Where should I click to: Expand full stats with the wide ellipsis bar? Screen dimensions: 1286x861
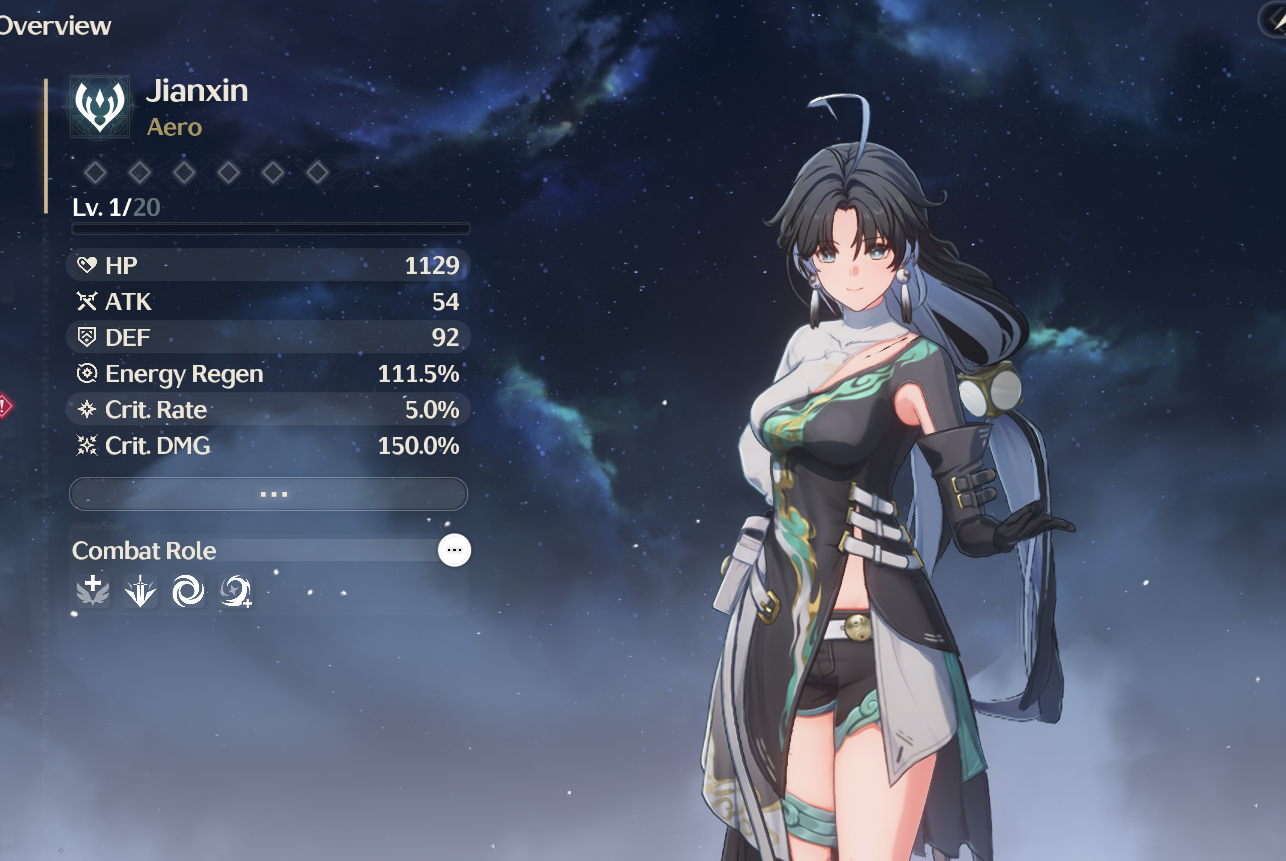(268, 494)
